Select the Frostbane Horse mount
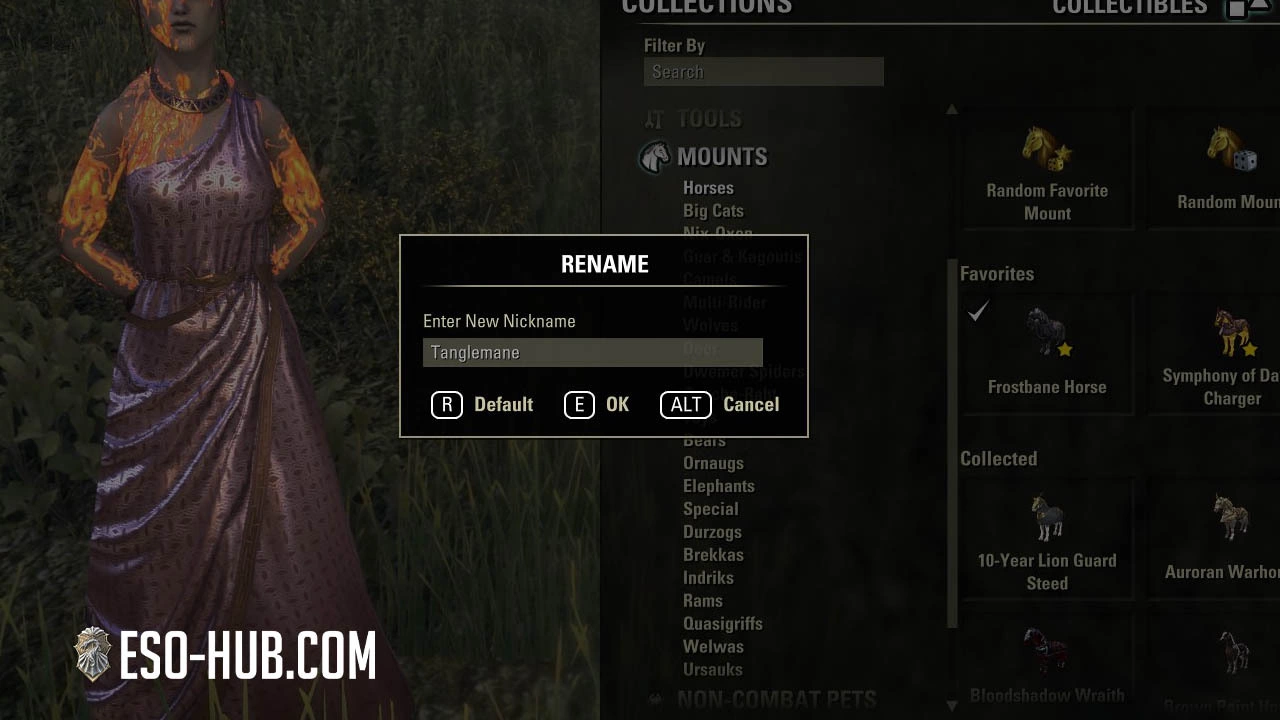This screenshot has width=1280, height=720. click(x=1047, y=350)
